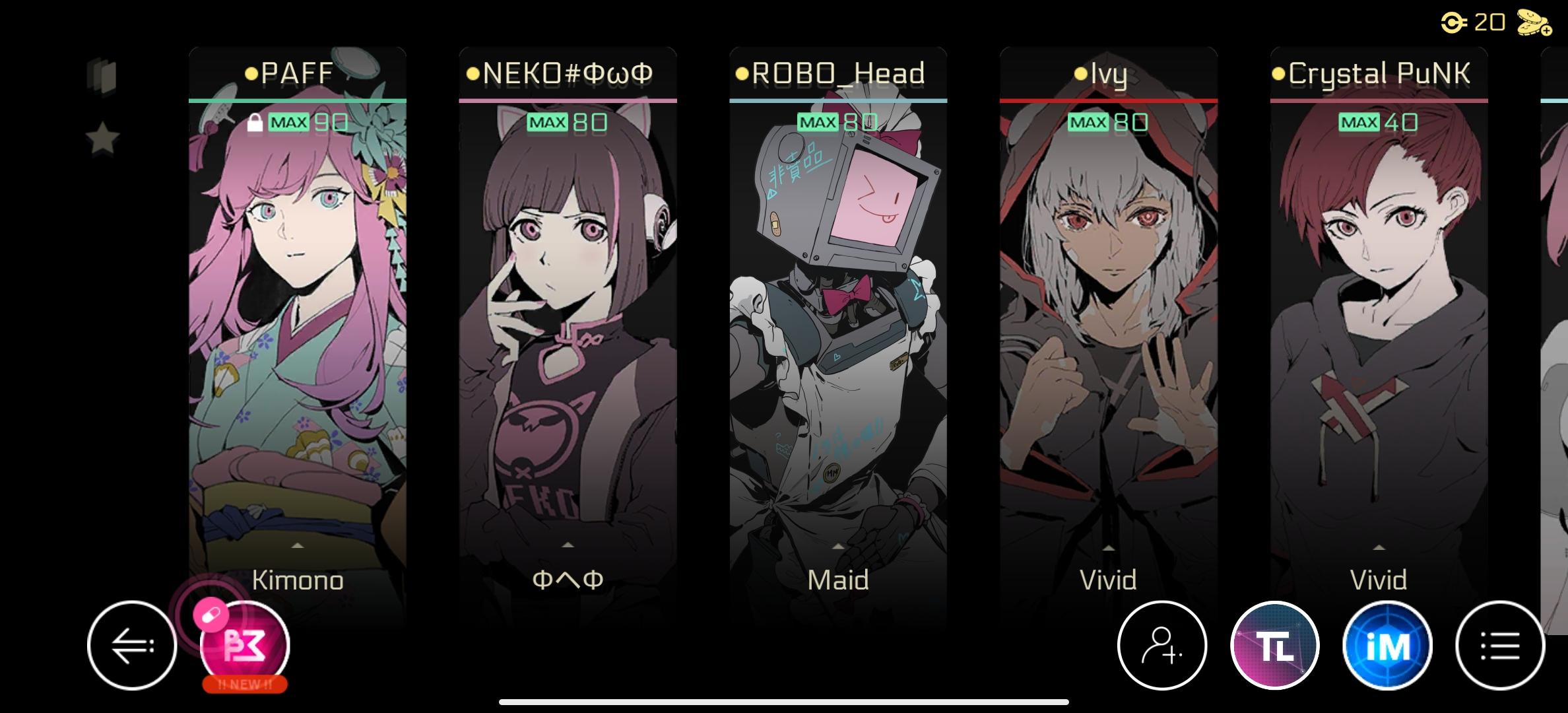Select the card collection icon at top left
The image size is (1568, 713).
(x=100, y=76)
